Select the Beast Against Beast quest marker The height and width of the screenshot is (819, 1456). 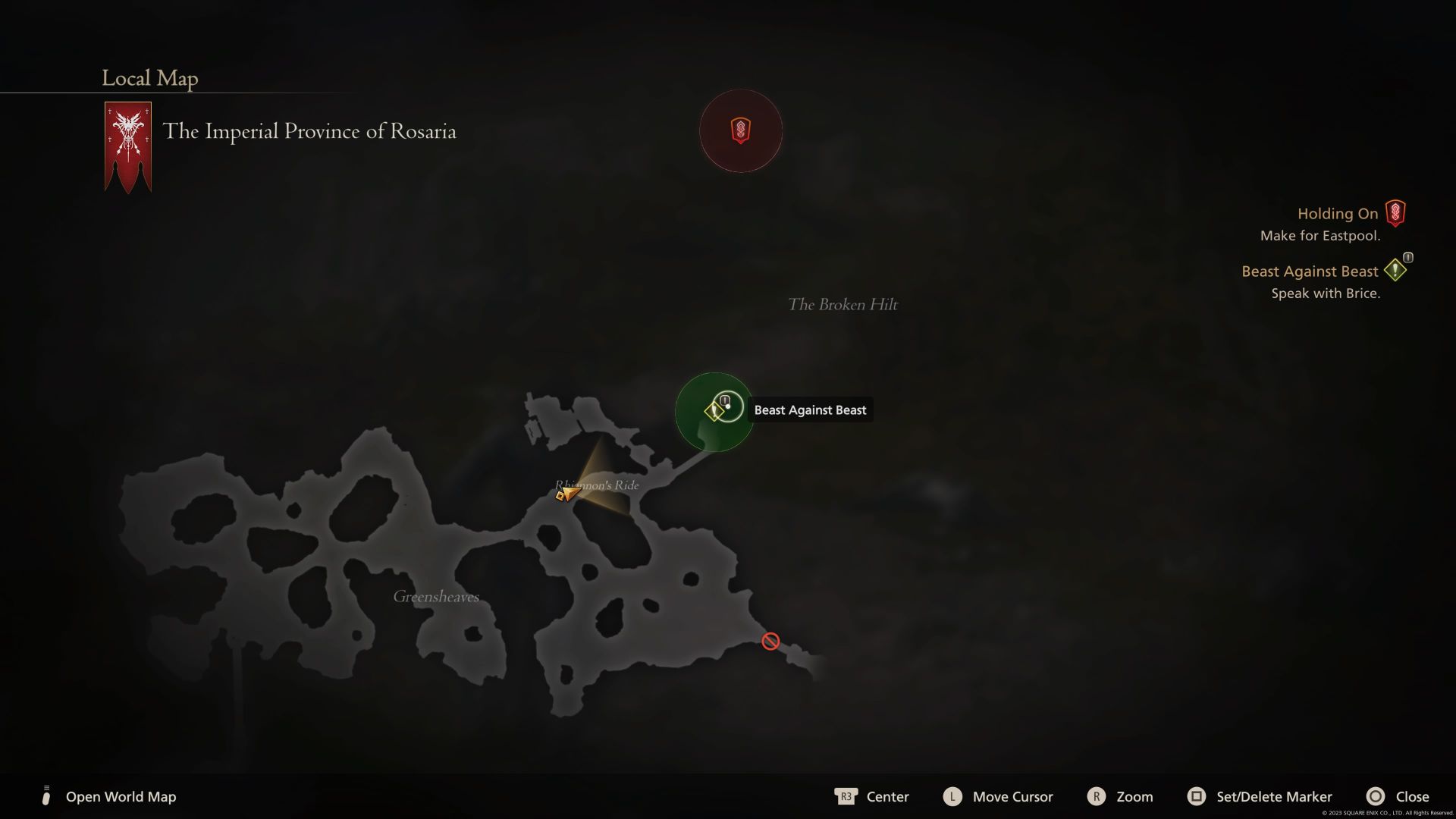714,411
